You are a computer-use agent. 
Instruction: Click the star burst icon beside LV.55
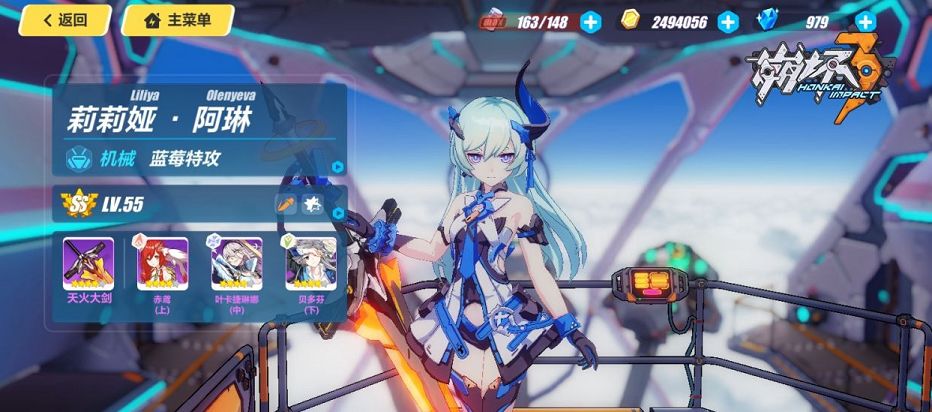point(313,204)
